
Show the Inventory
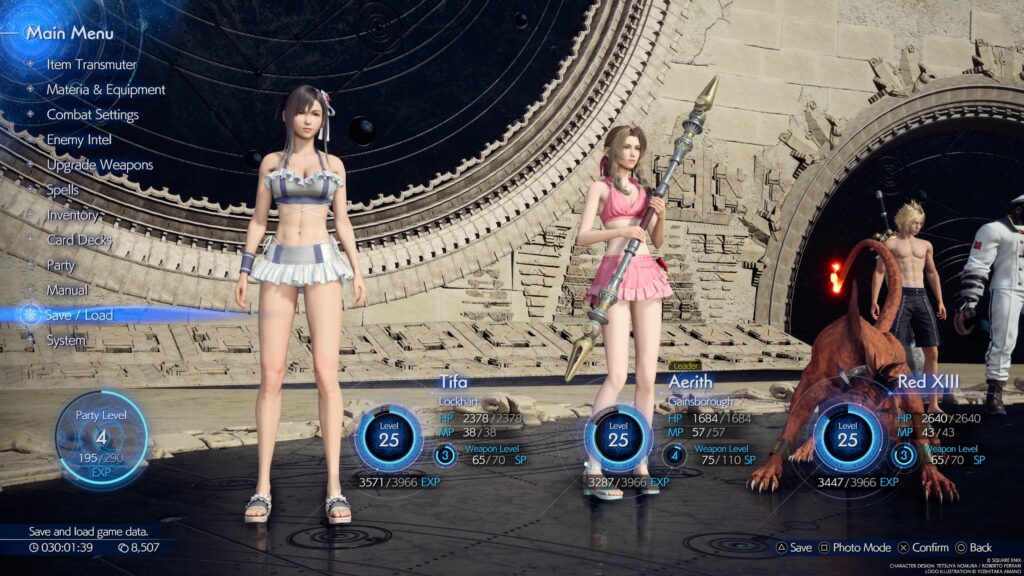(x=72, y=215)
